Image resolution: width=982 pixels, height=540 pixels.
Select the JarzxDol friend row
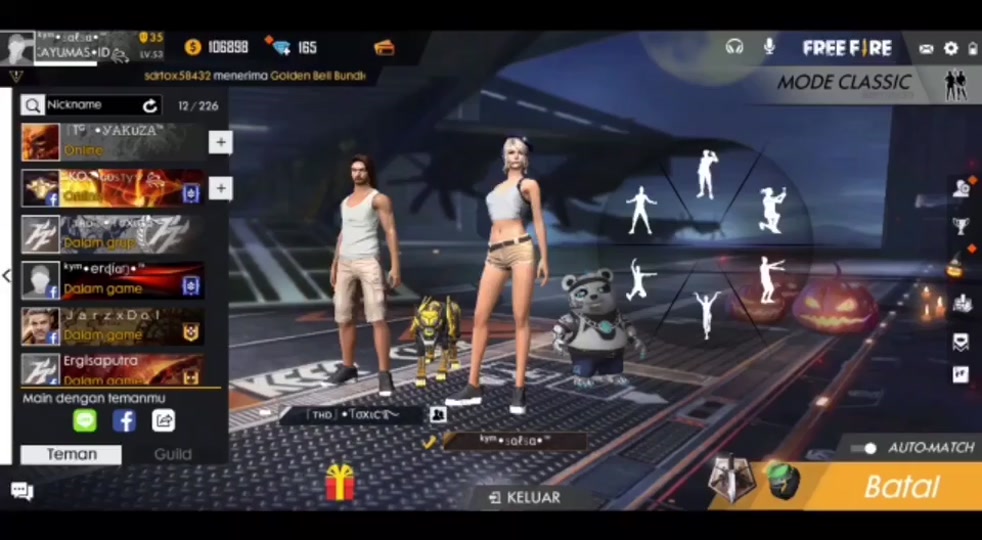[113, 326]
